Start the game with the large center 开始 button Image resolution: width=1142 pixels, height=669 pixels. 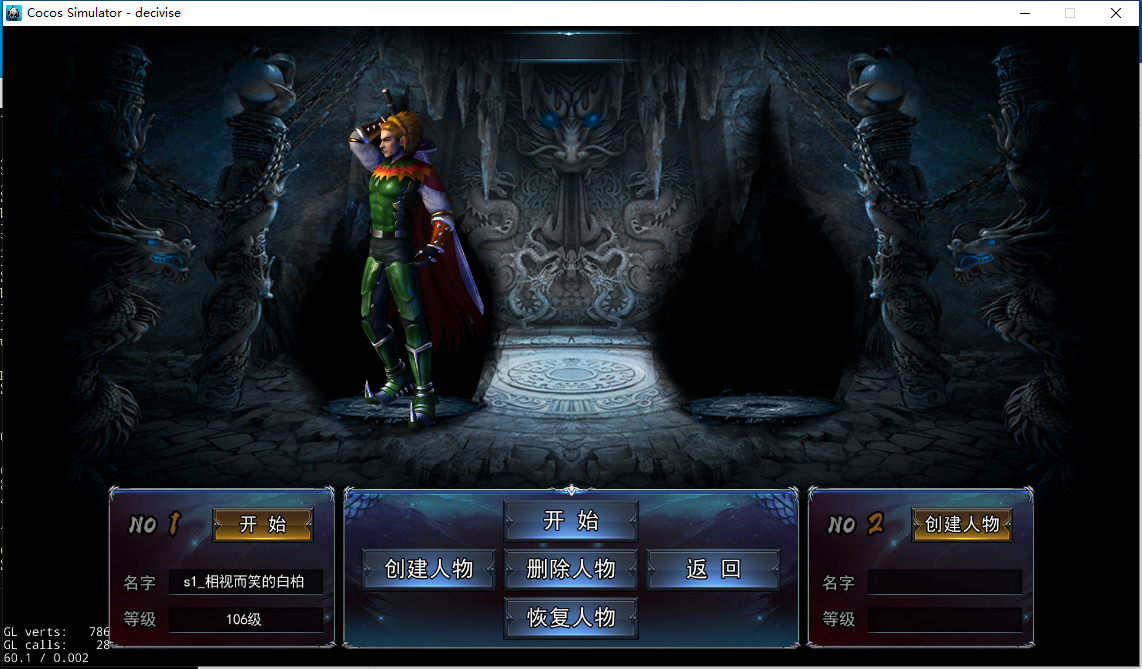[571, 521]
